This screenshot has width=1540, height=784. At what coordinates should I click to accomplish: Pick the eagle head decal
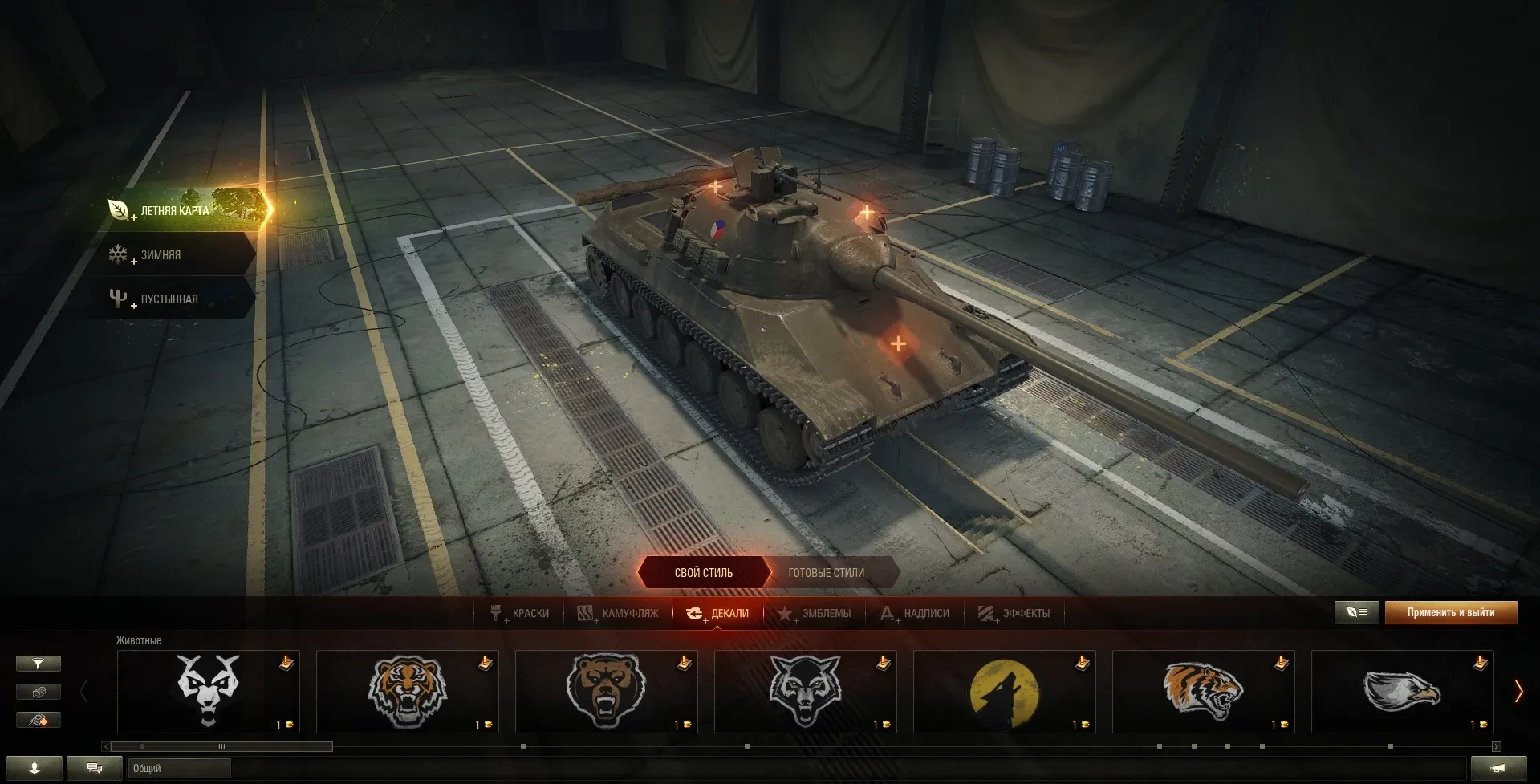click(x=1402, y=691)
